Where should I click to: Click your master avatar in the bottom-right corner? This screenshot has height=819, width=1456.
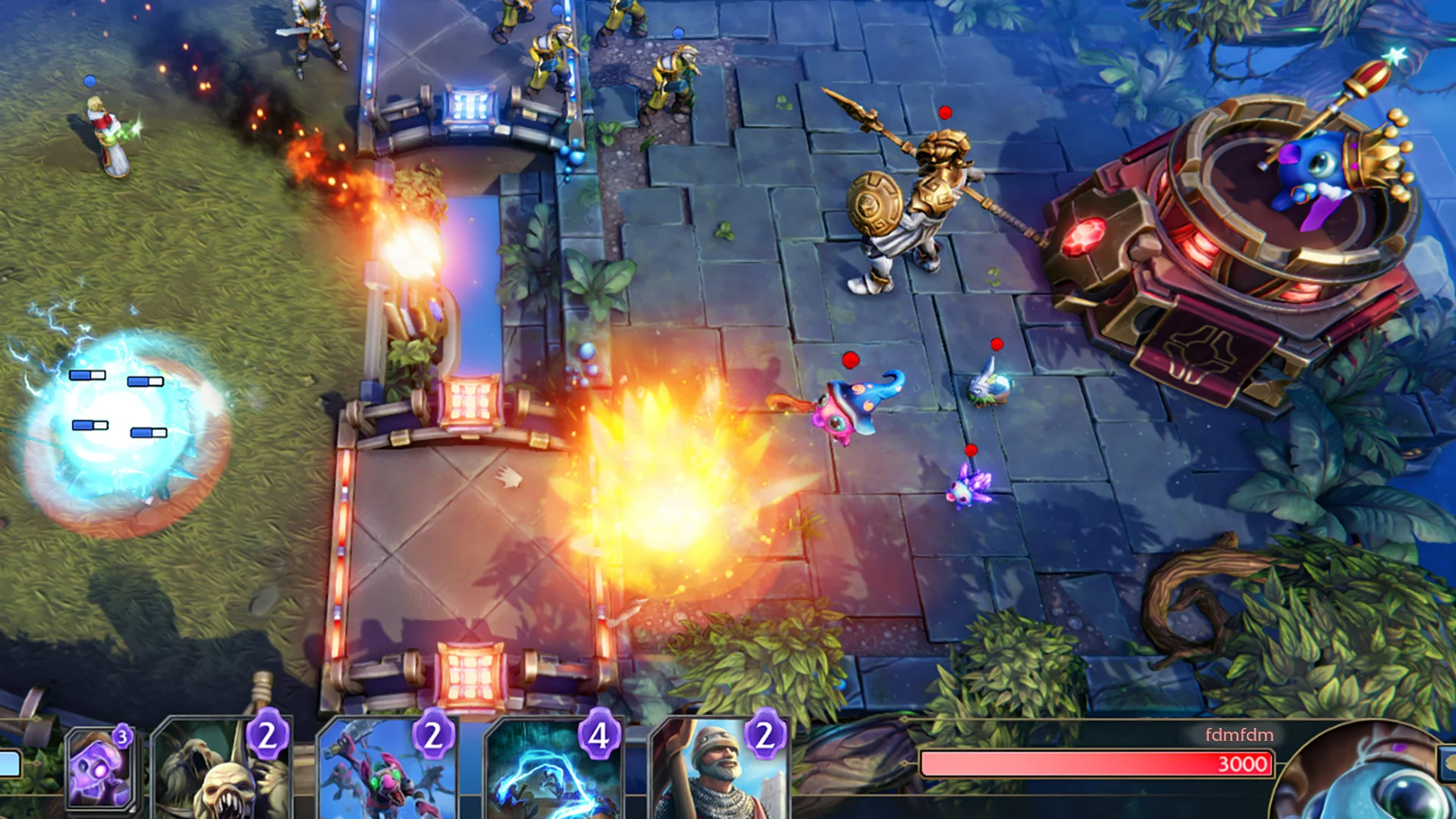click(x=1395, y=789)
